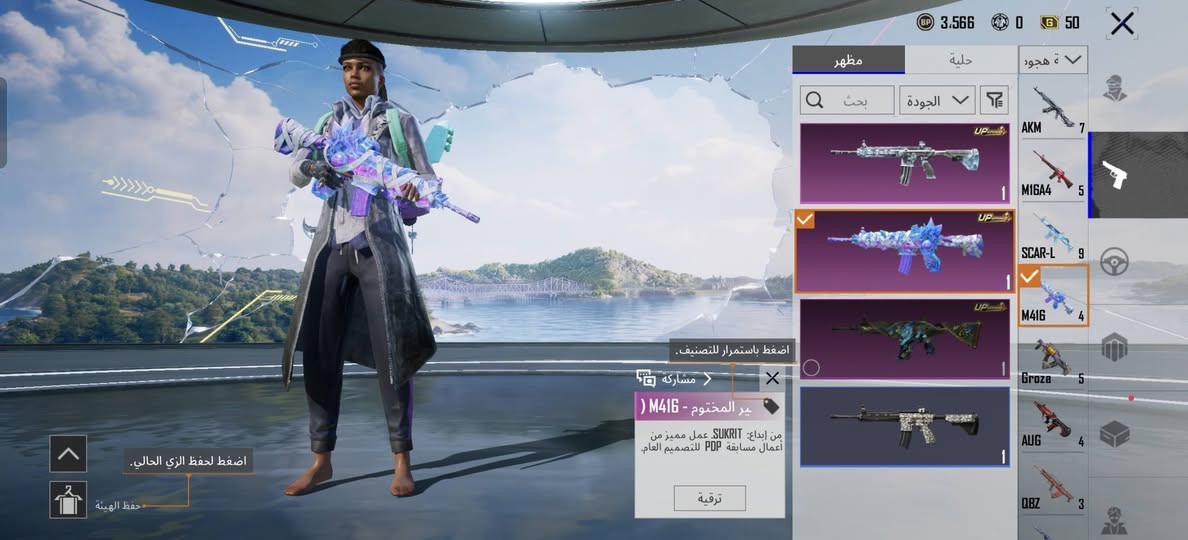Share the skin with مشاركة button
The height and width of the screenshot is (540, 1188).
(x=675, y=379)
